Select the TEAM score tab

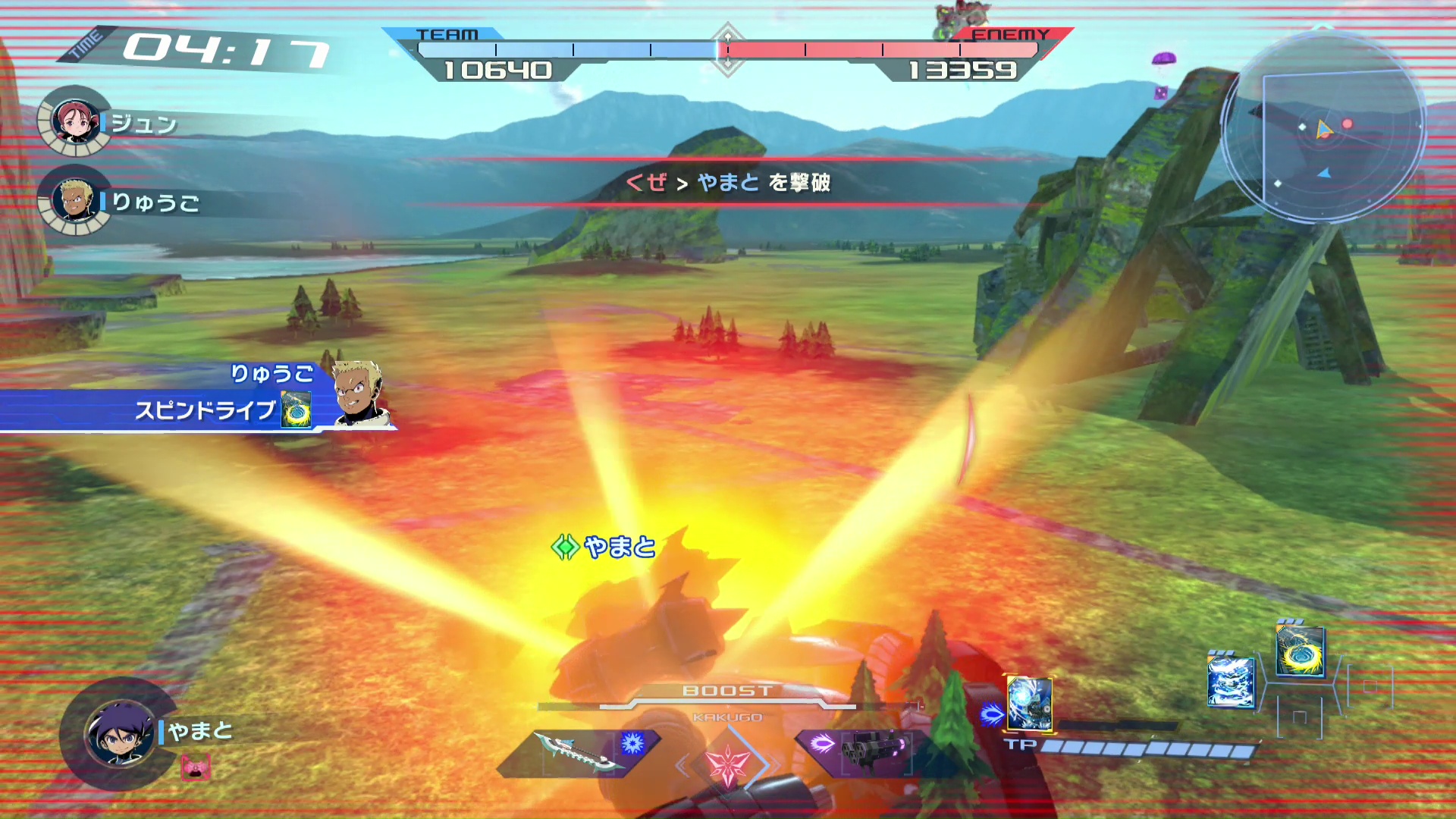click(449, 35)
